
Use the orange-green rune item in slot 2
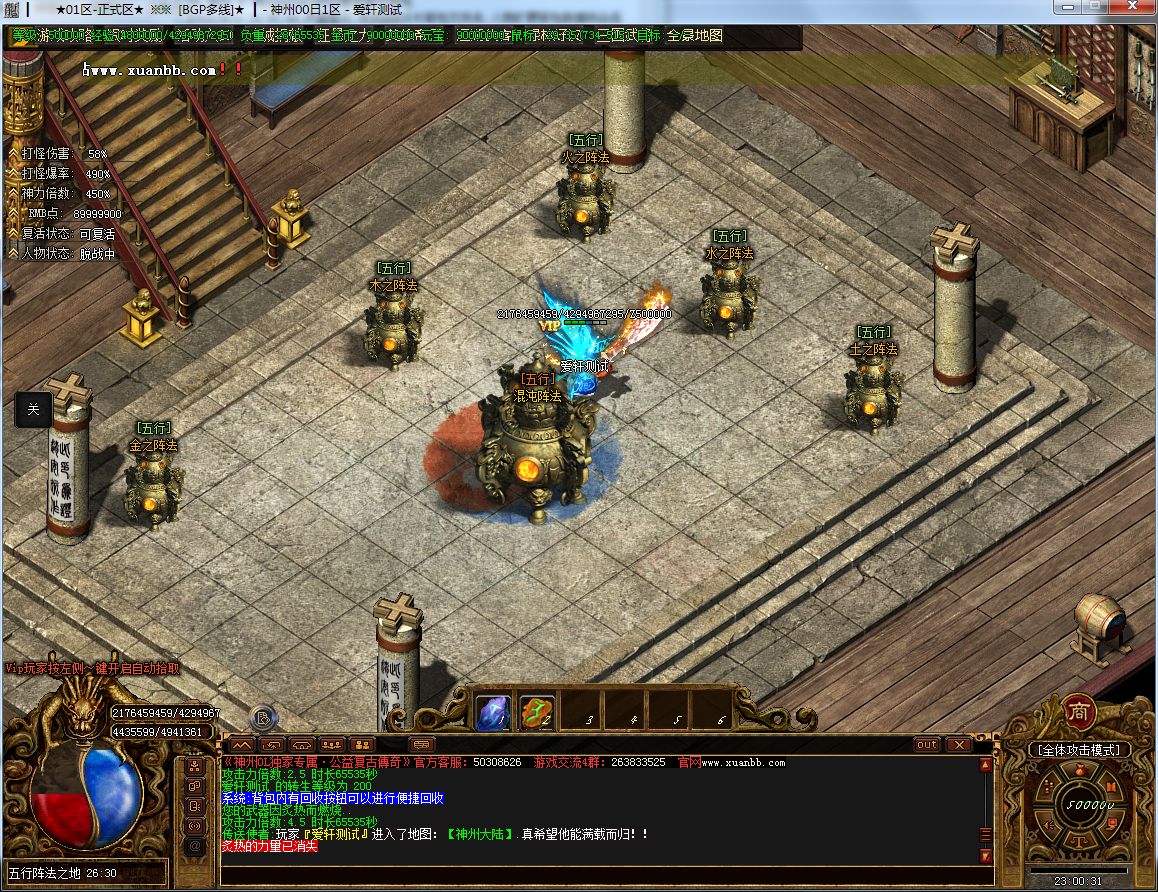pos(537,712)
